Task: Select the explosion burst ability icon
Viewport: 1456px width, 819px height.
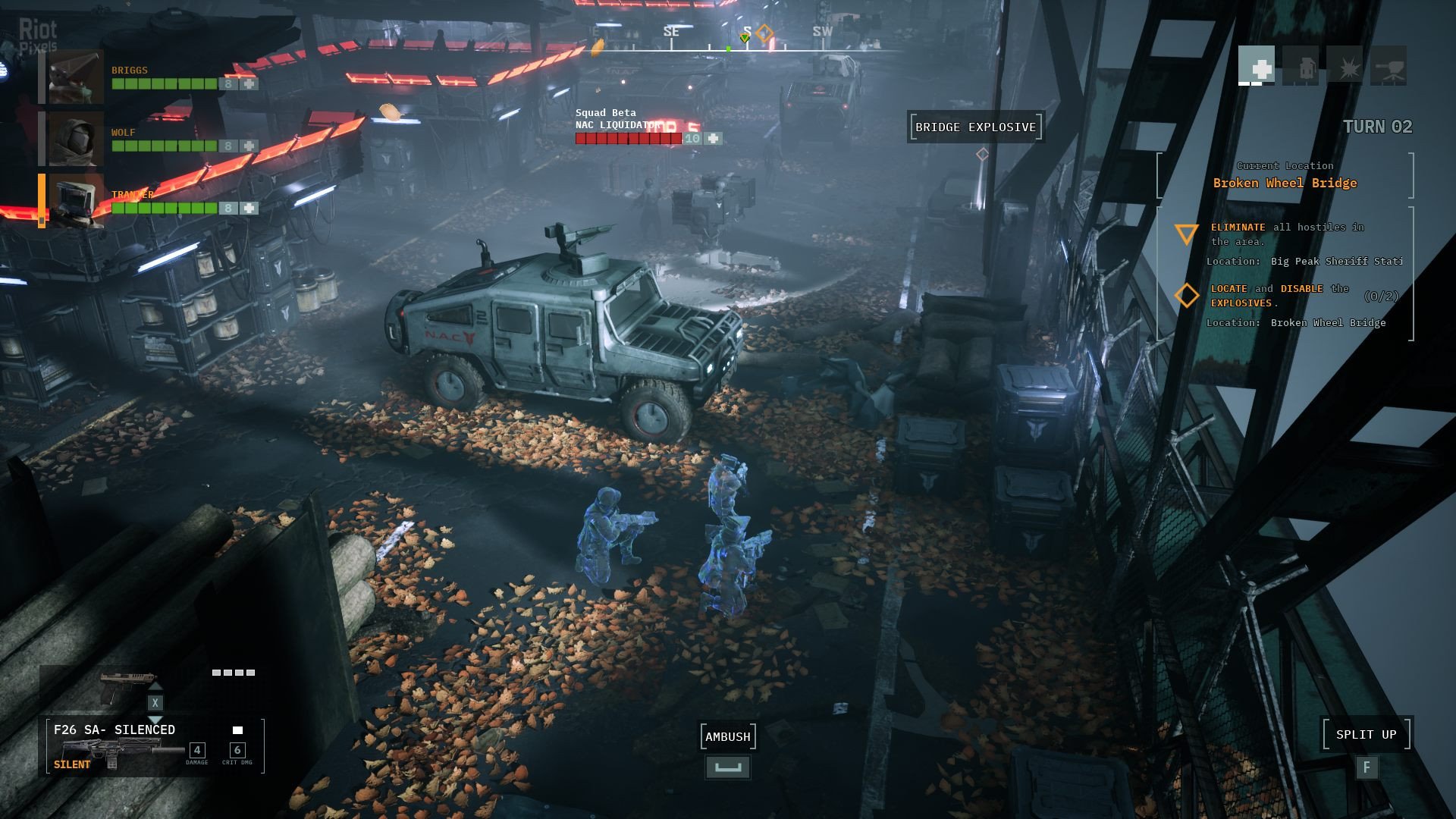Action: click(x=1345, y=67)
